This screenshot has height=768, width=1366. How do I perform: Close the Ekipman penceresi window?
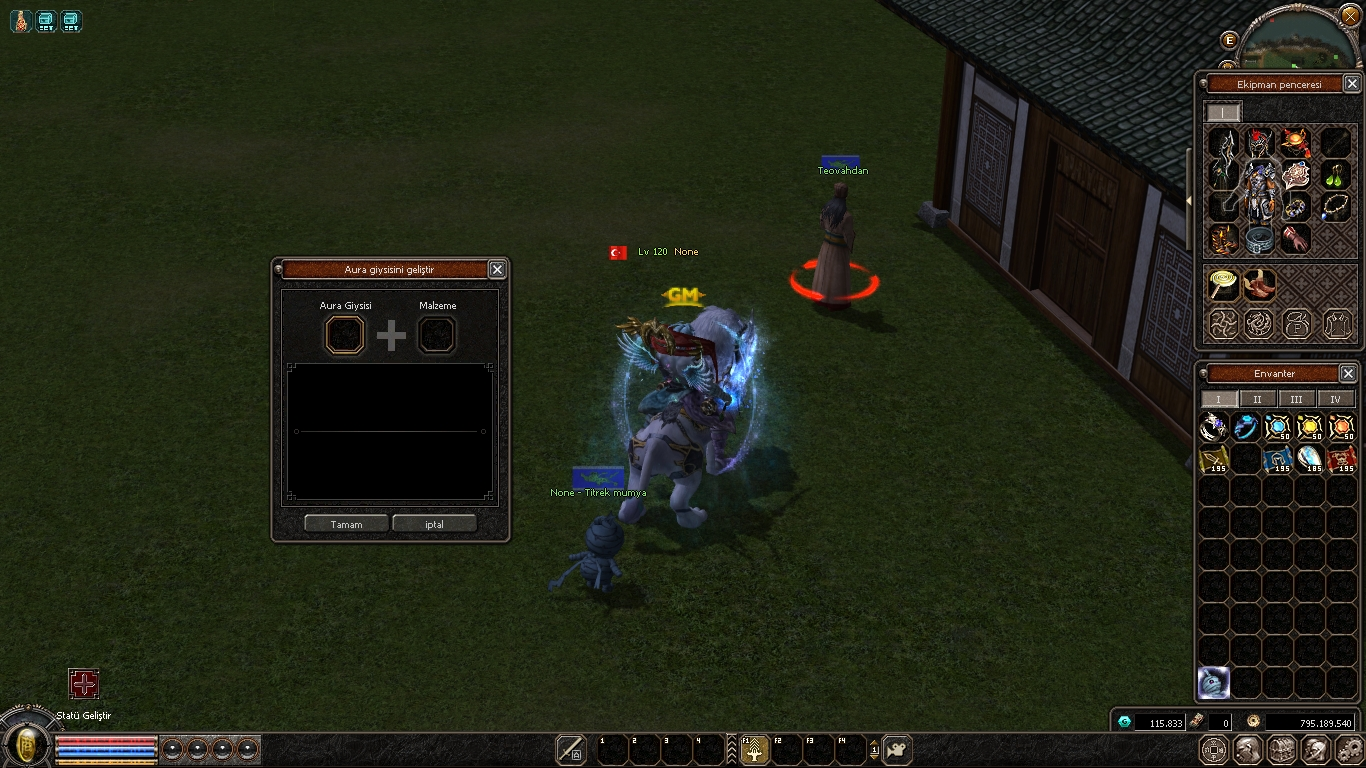click(x=1351, y=84)
